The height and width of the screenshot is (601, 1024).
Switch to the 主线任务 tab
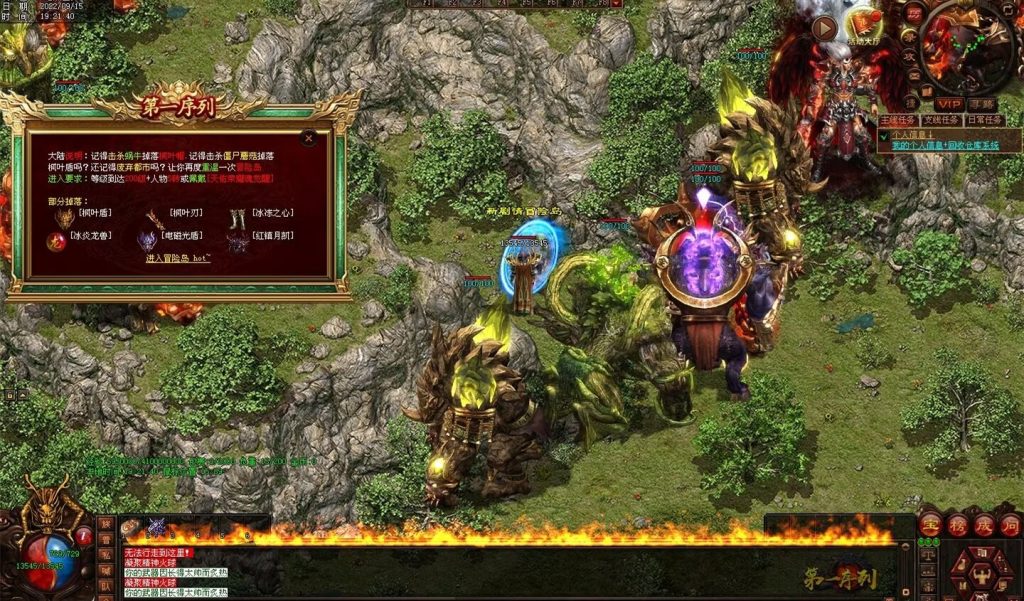click(x=898, y=120)
